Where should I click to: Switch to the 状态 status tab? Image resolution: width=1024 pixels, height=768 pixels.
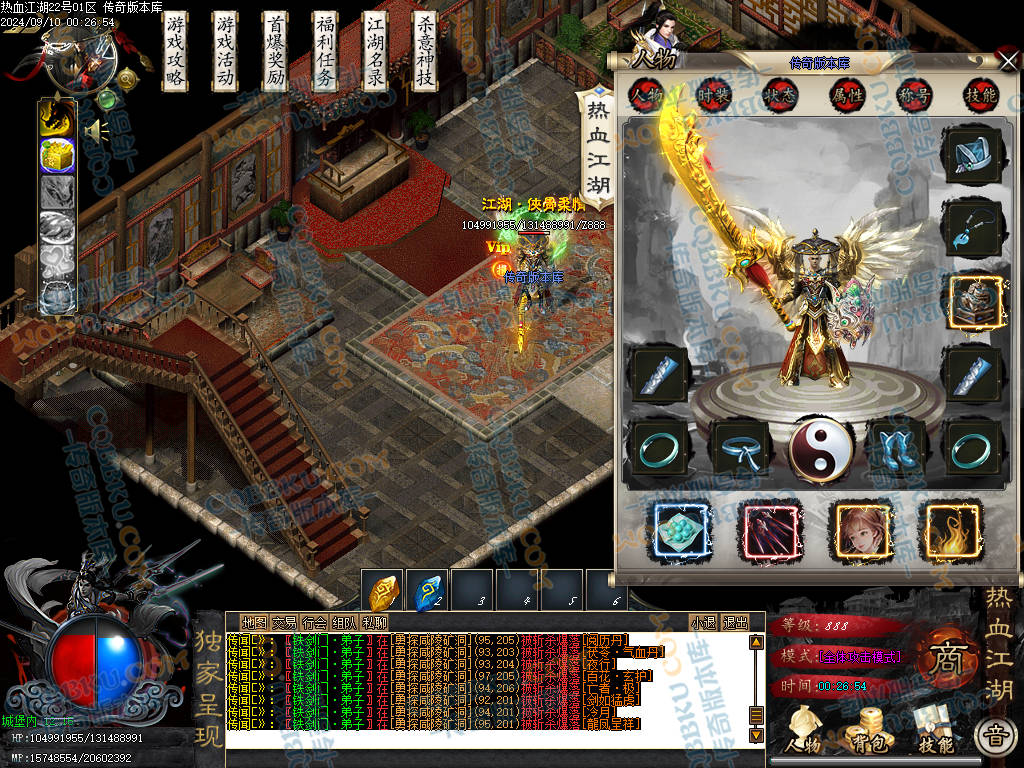pyautogui.click(x=780, y=95)
